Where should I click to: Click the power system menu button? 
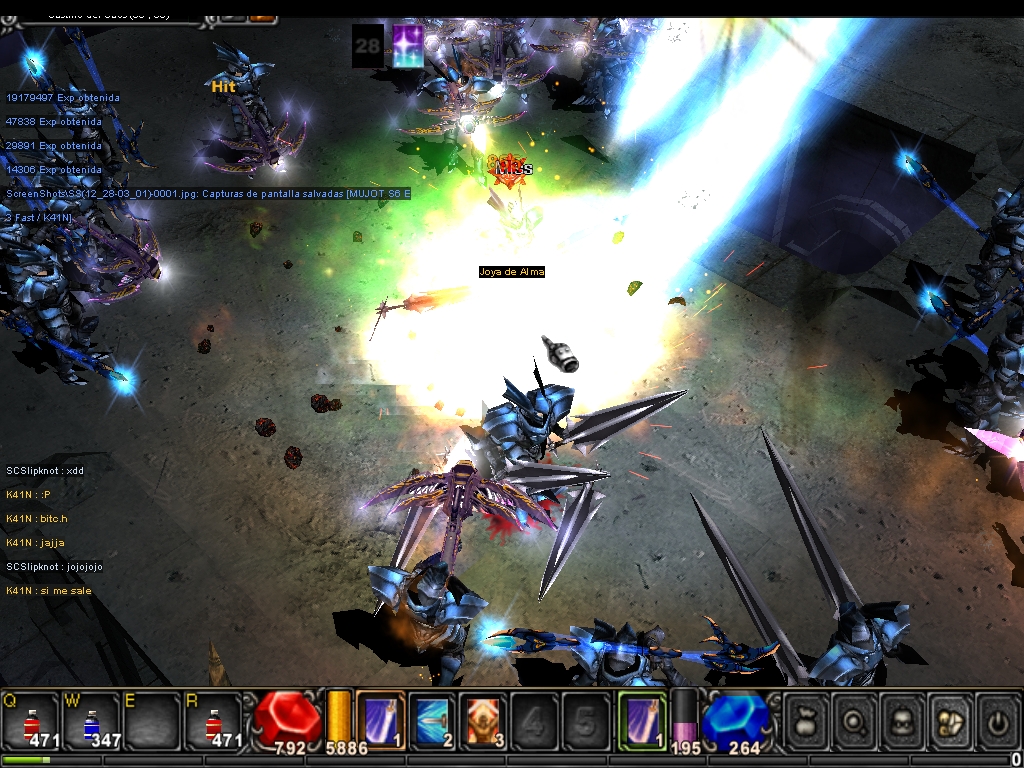997,720
